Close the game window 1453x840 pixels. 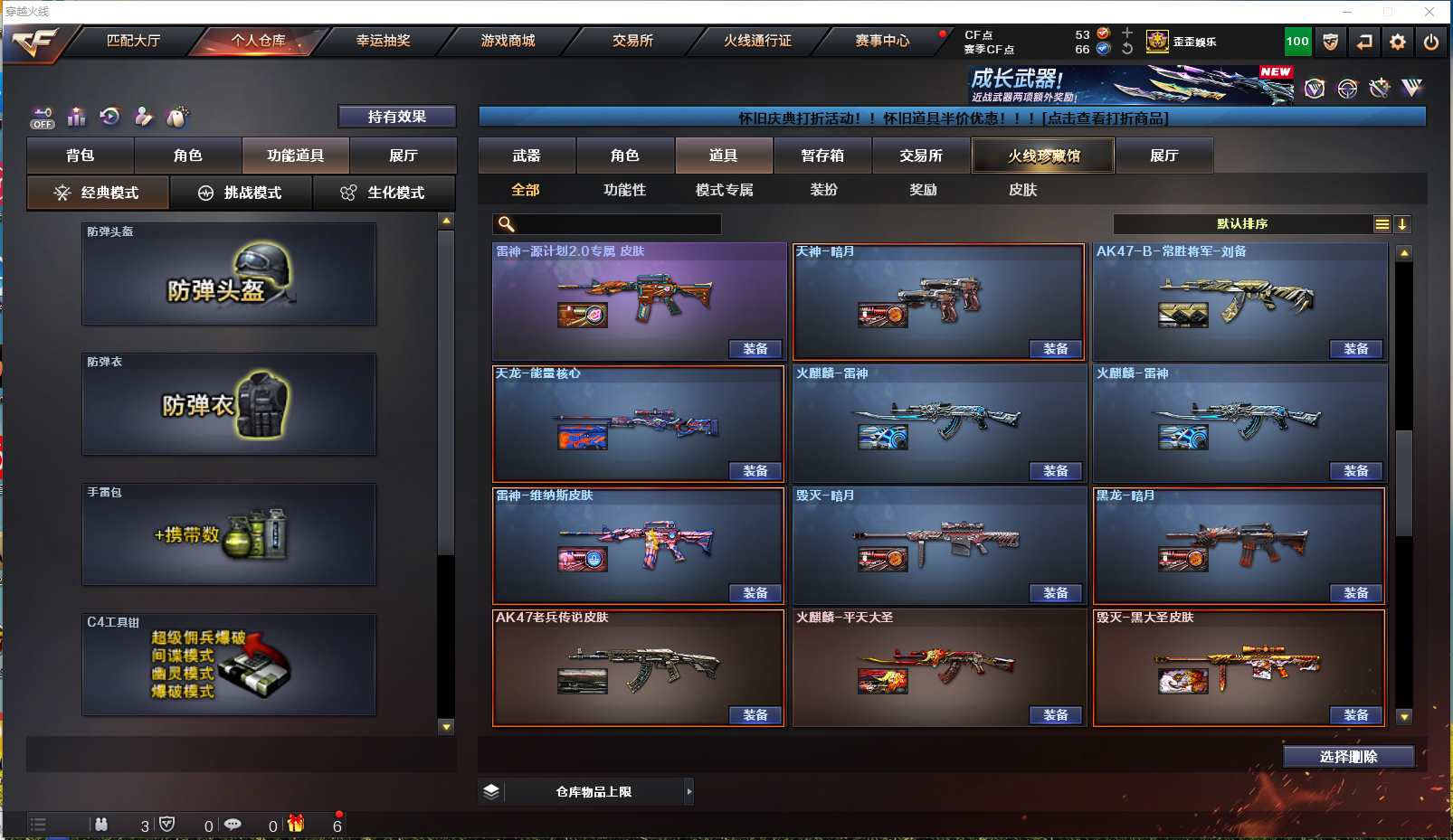(x=1429, y=12)
